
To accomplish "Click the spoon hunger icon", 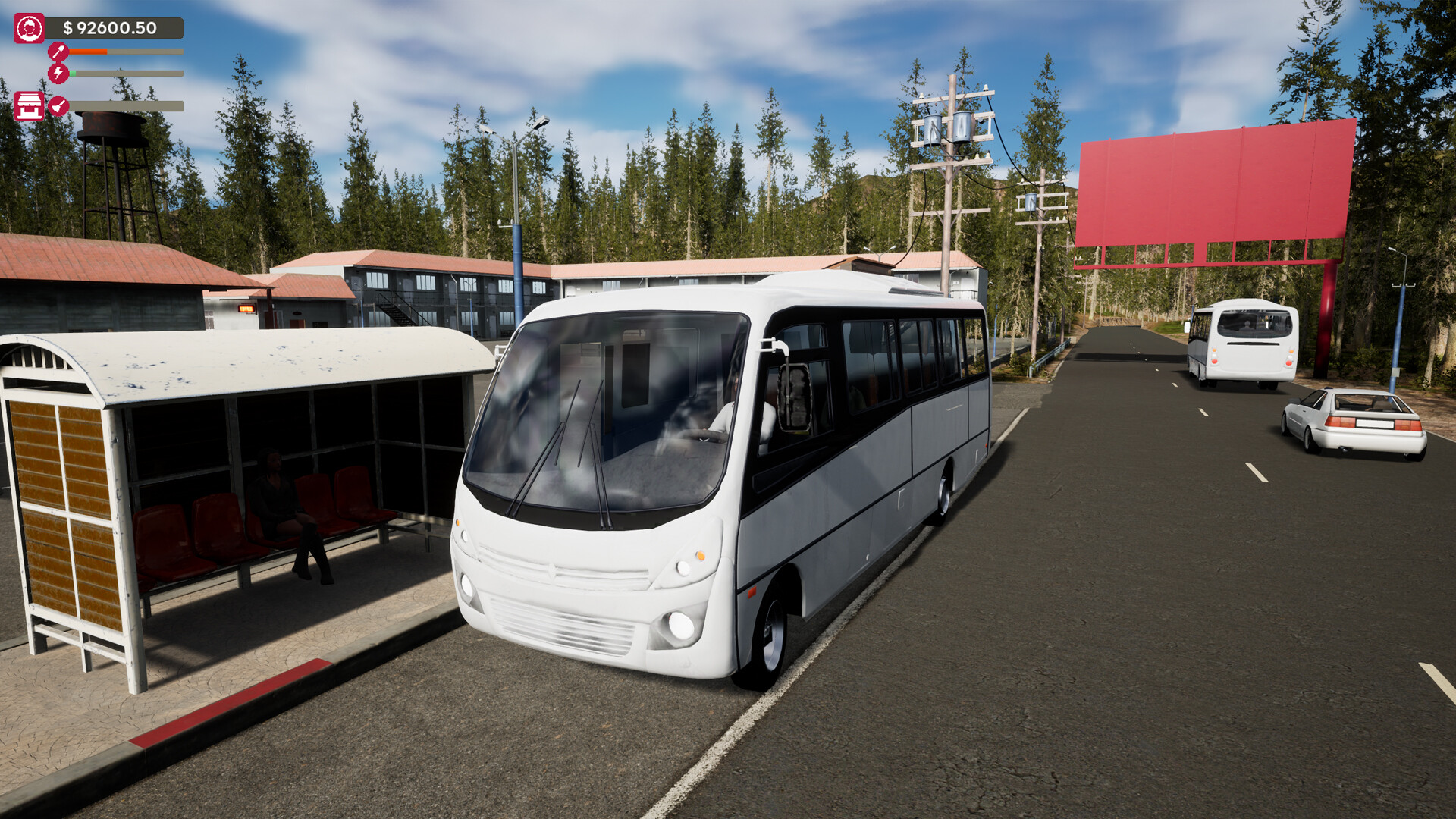I will tap(58, 52).
